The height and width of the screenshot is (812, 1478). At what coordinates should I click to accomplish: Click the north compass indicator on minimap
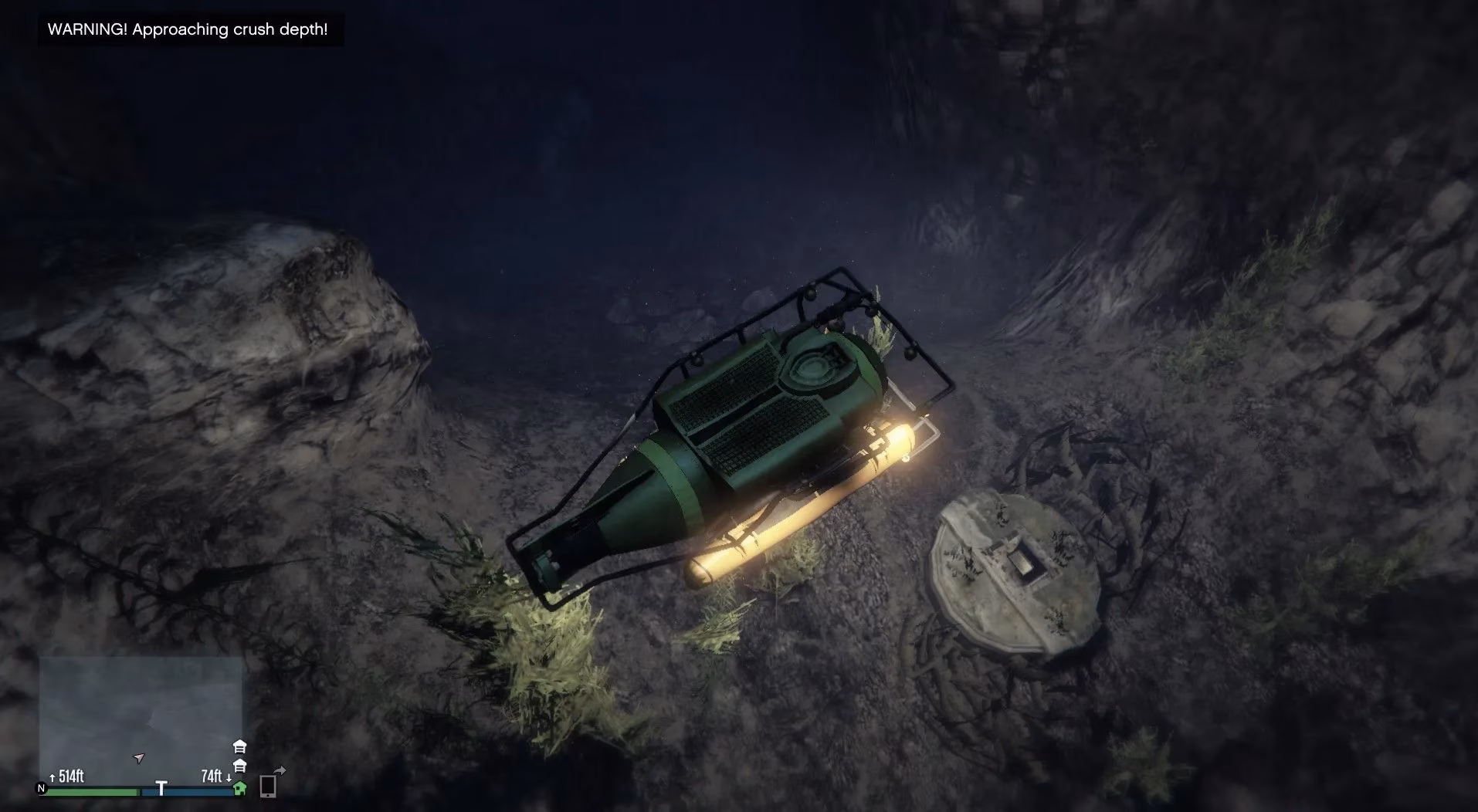(41, 789)
